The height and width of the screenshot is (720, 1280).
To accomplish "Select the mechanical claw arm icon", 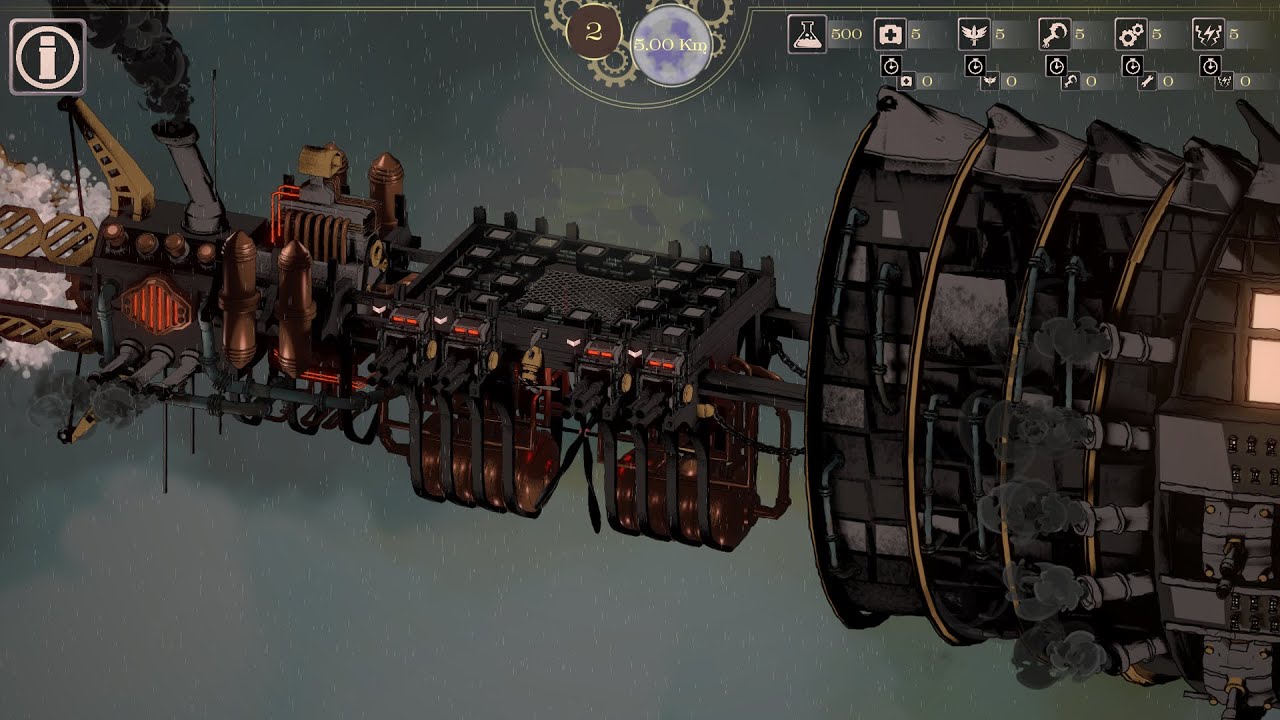I will [x=1054, y=35].
